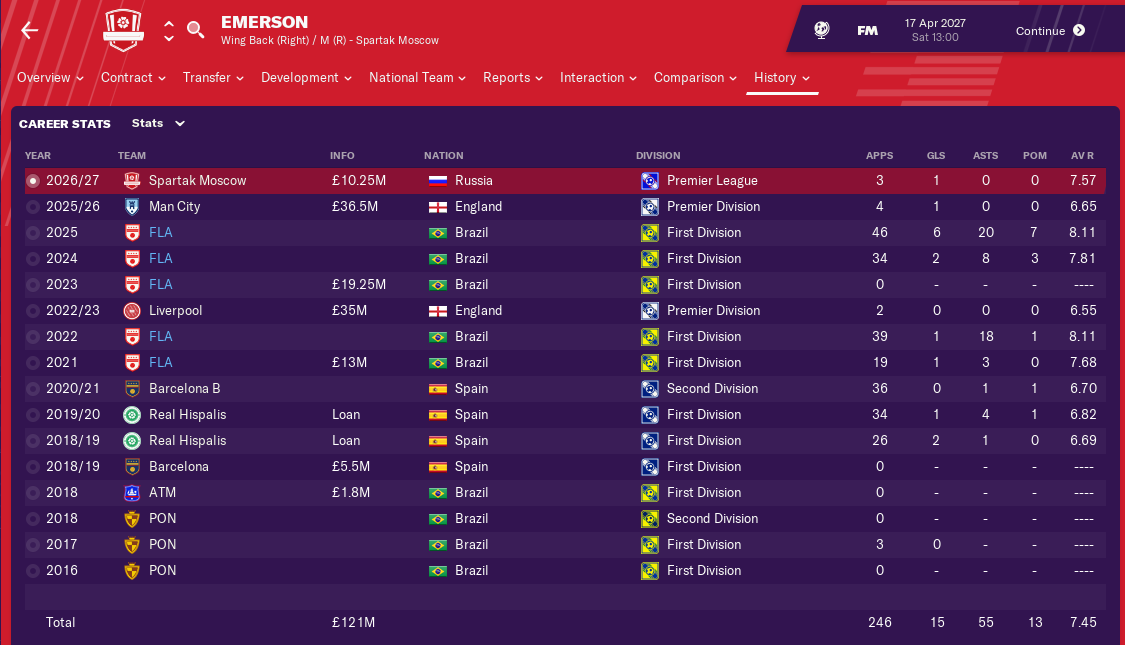The width and height of the screenshot is (1125, 645).
Task: Open the Comparison menu
Action: [x=695, y=78]
